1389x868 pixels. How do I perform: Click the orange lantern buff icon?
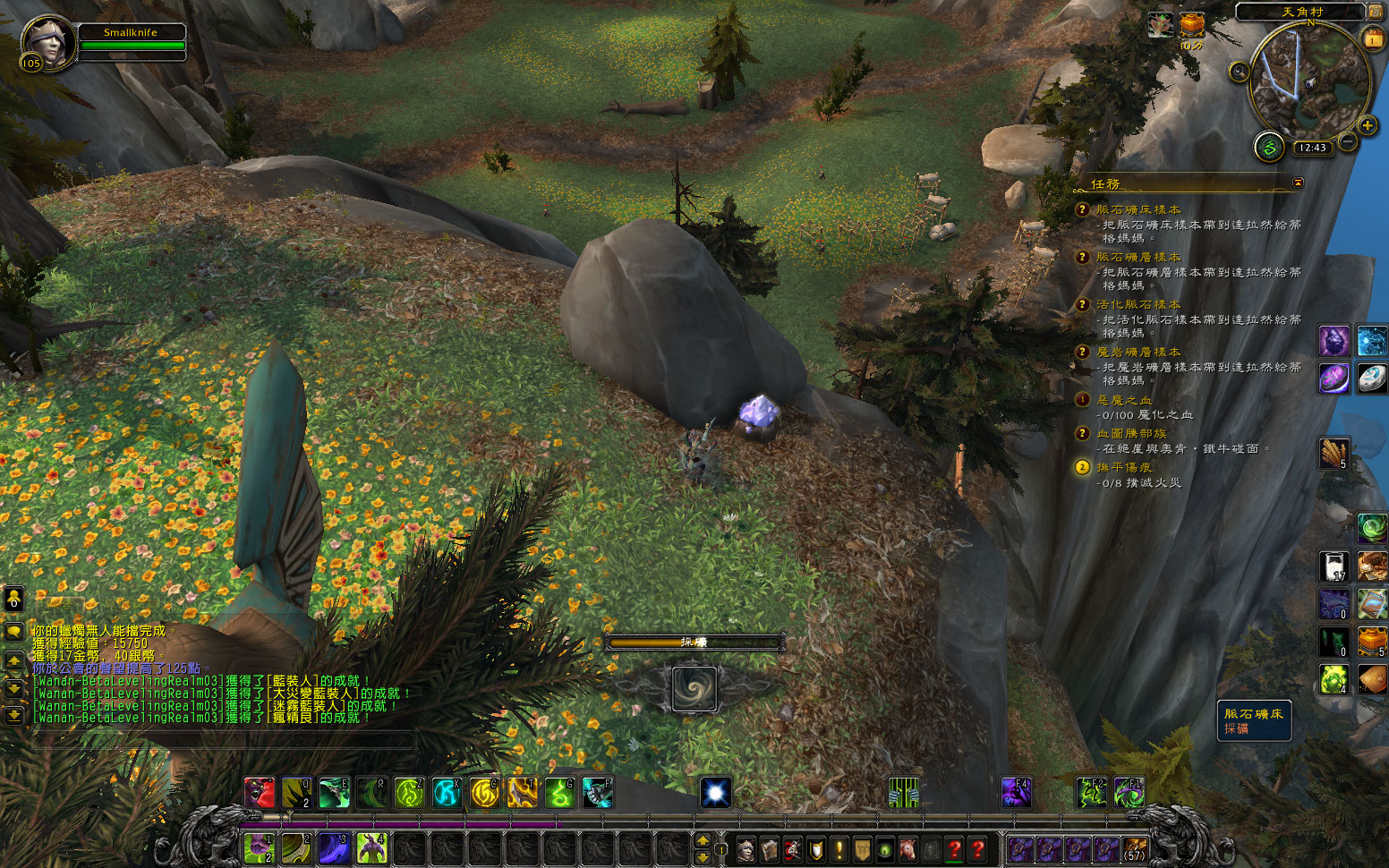[x=1191, y=25]
